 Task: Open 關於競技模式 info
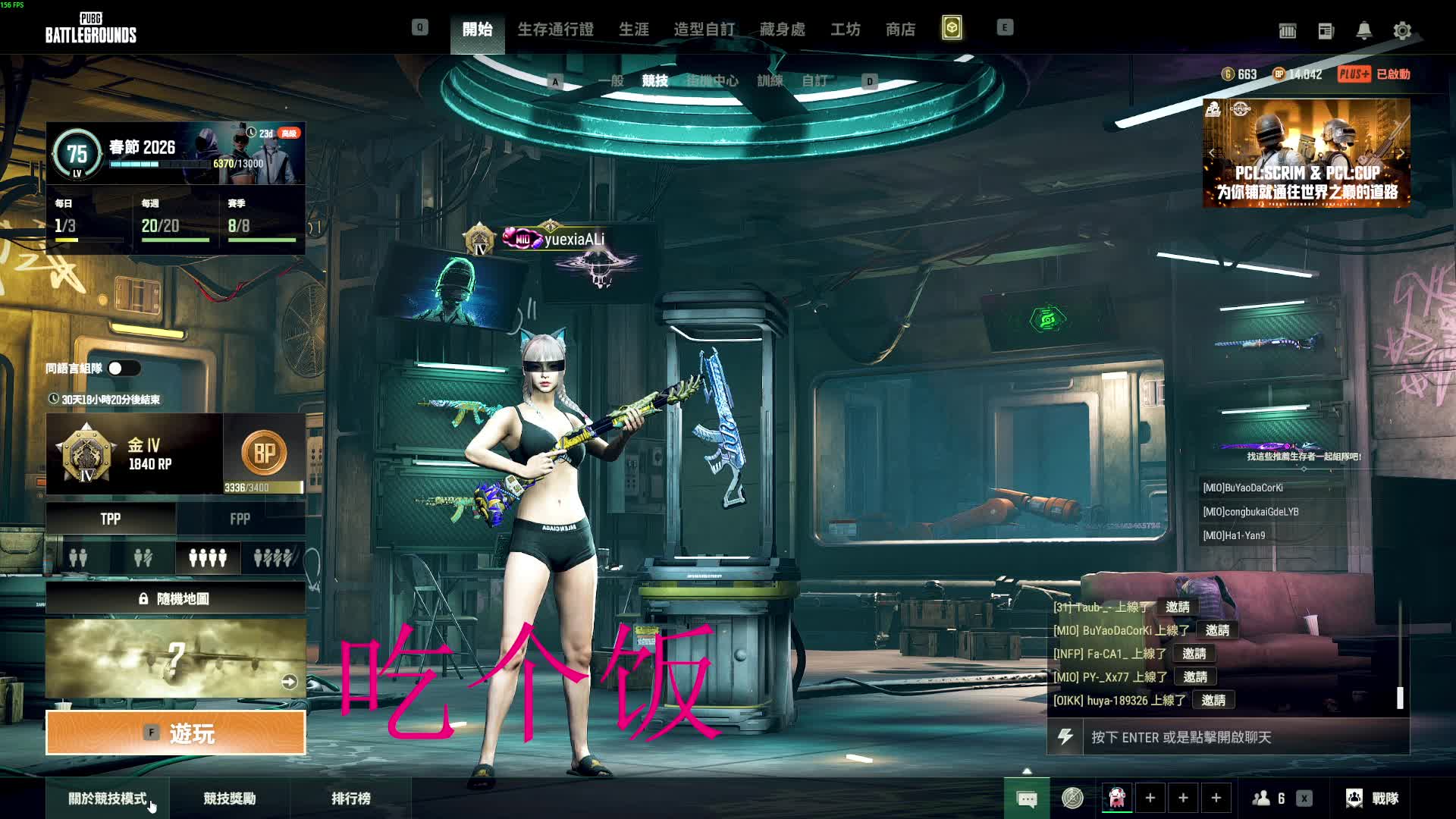click(108, 799)
